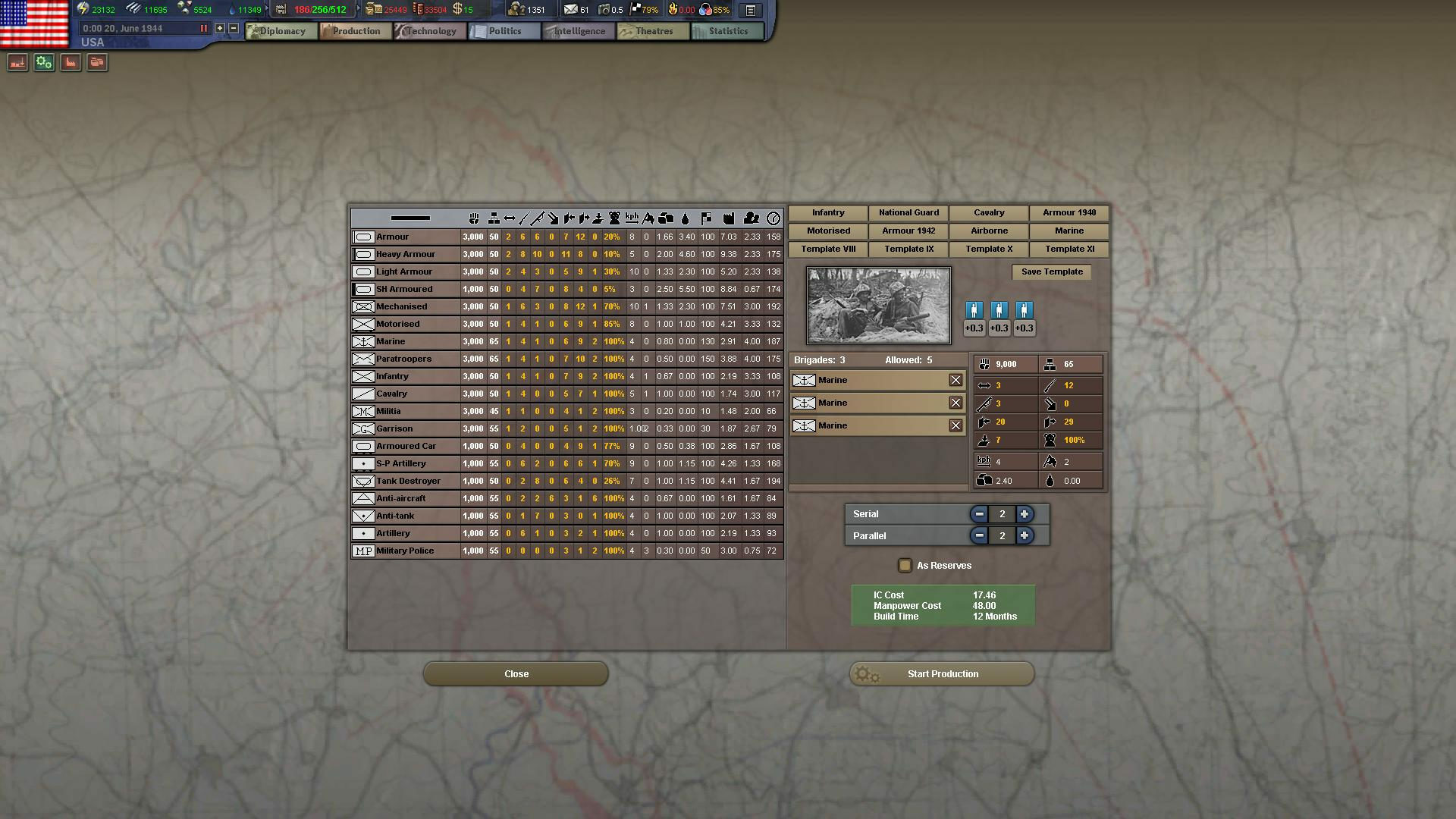Select the green gears icon below the USA flag
The image size is (1456, 819).
click(43, 62)
